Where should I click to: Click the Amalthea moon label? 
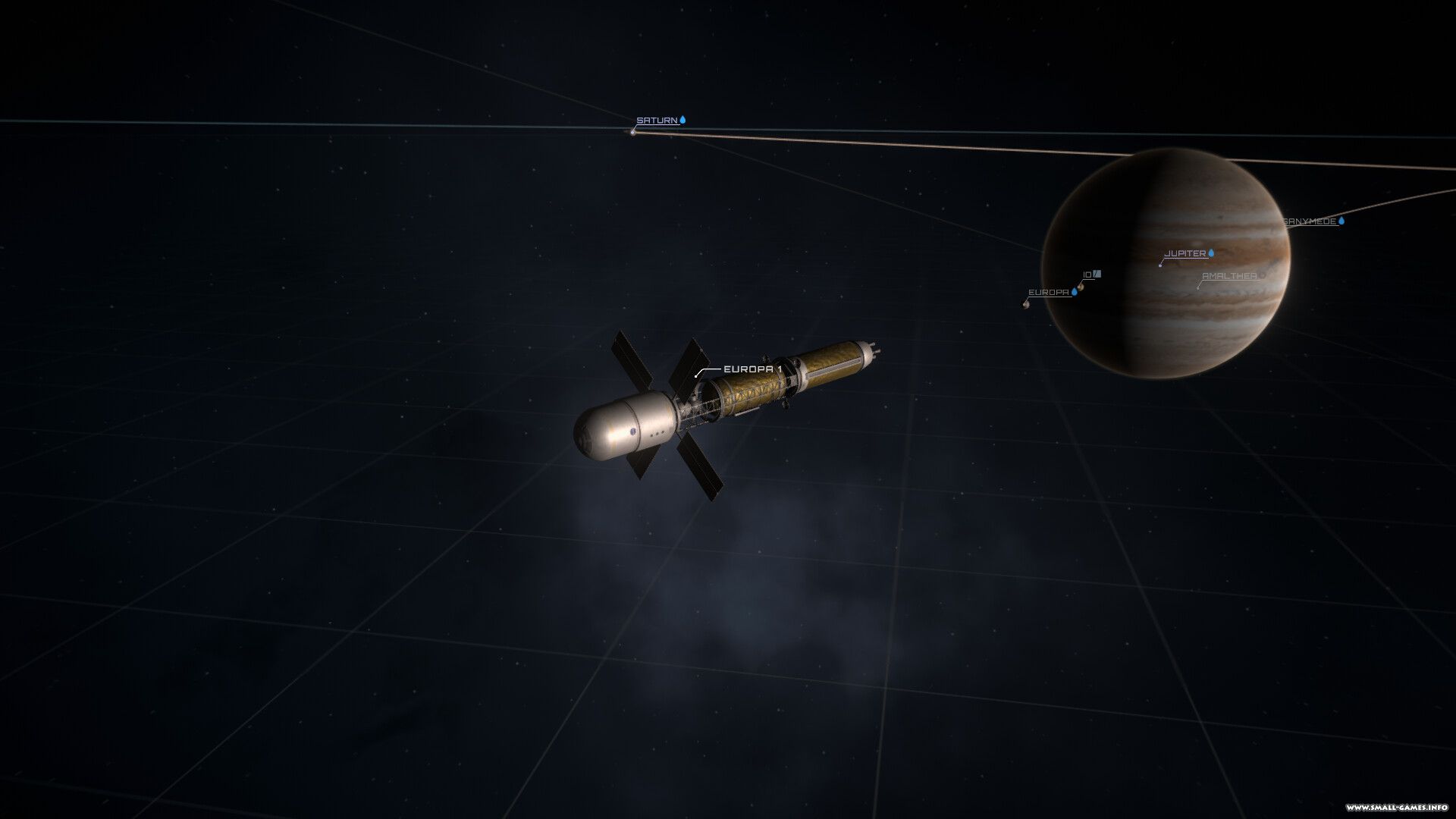pos(1229,276)
